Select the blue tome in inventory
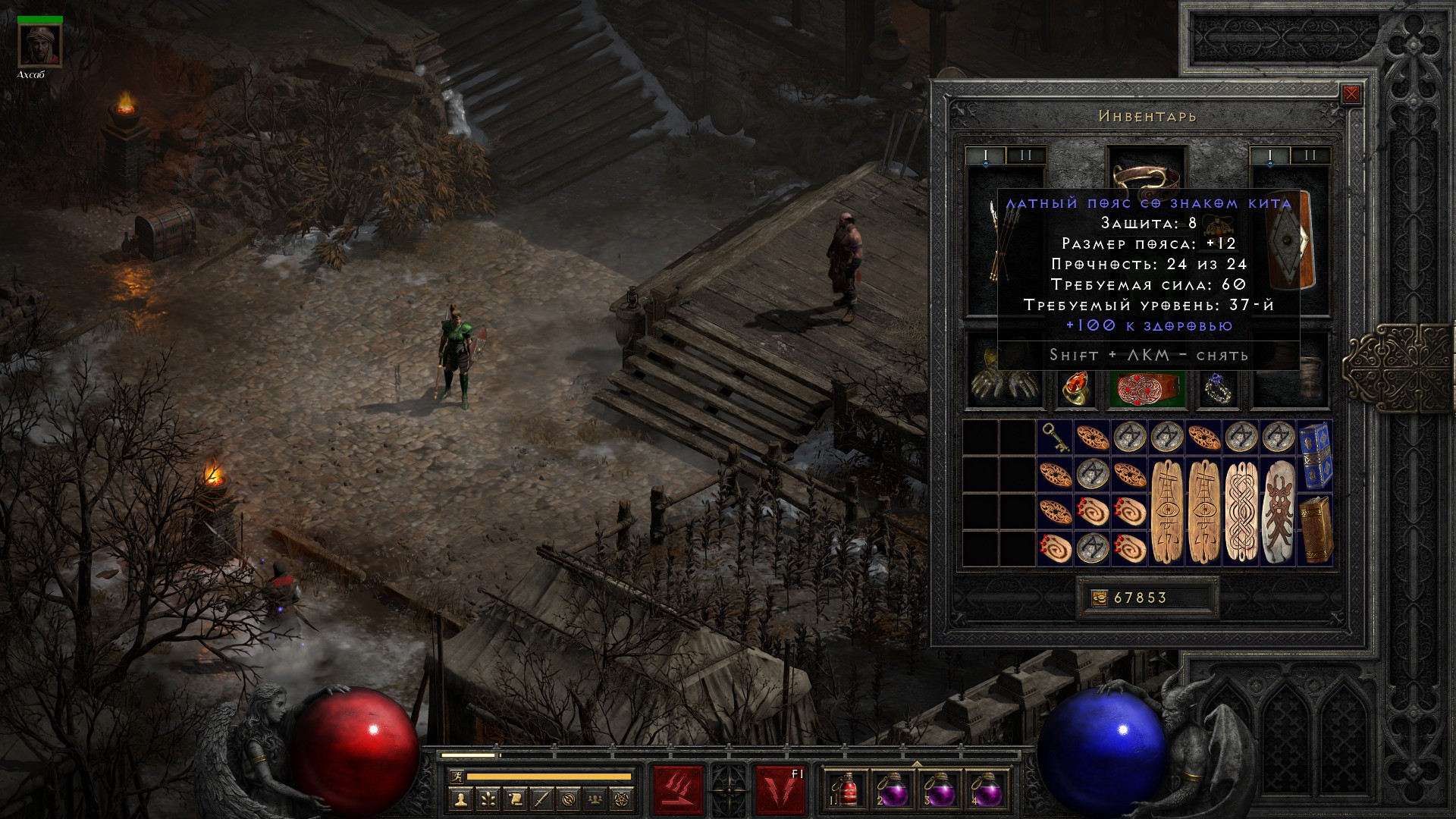 pos(1316,455)
